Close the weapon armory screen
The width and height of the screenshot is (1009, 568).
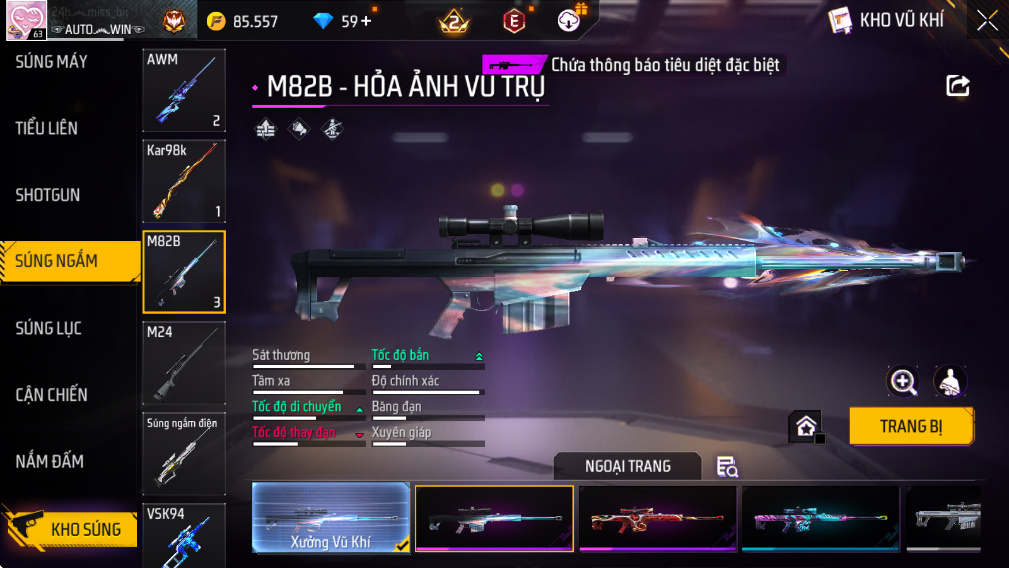click(x=987, y=21)
